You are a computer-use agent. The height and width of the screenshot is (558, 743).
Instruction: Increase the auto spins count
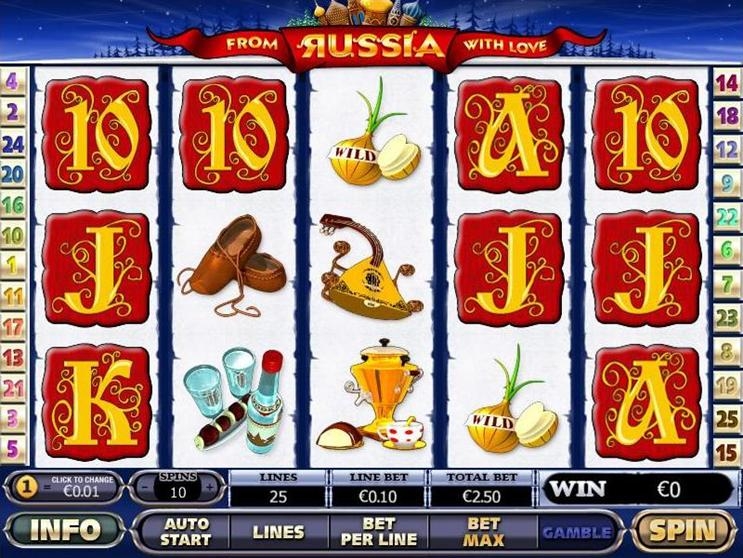tap(209, 488)
